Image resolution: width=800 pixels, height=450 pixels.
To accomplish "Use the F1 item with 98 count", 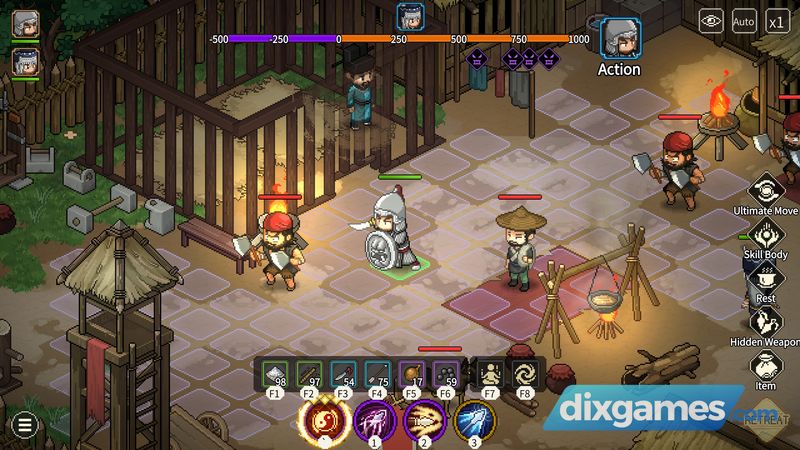I will pyautogui.click(x=275, y=374).
